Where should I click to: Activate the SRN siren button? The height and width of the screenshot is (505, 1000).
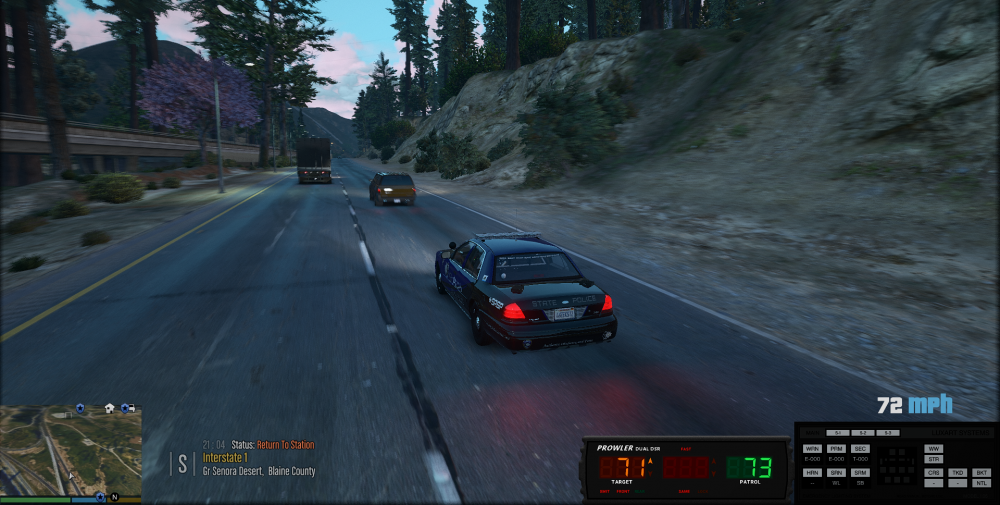click(836, 472)
